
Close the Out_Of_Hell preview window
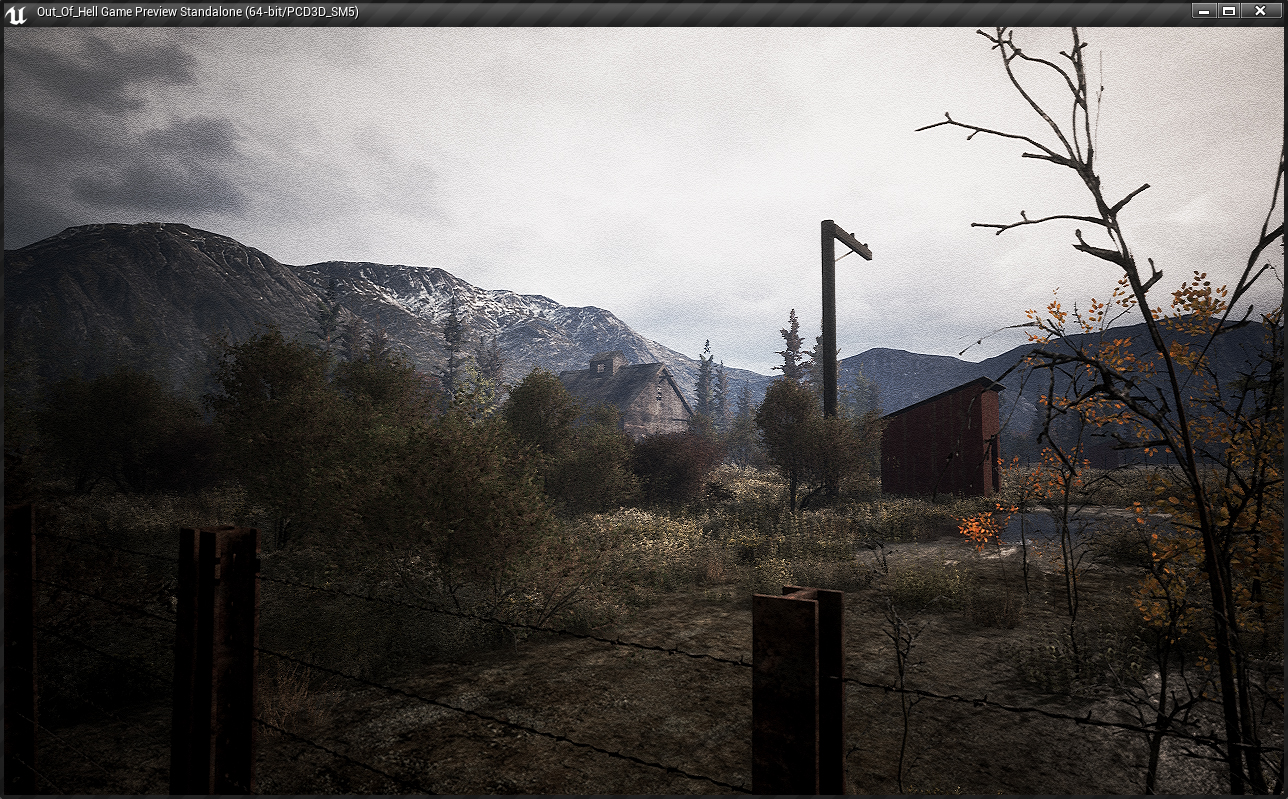coord(1260,11)
